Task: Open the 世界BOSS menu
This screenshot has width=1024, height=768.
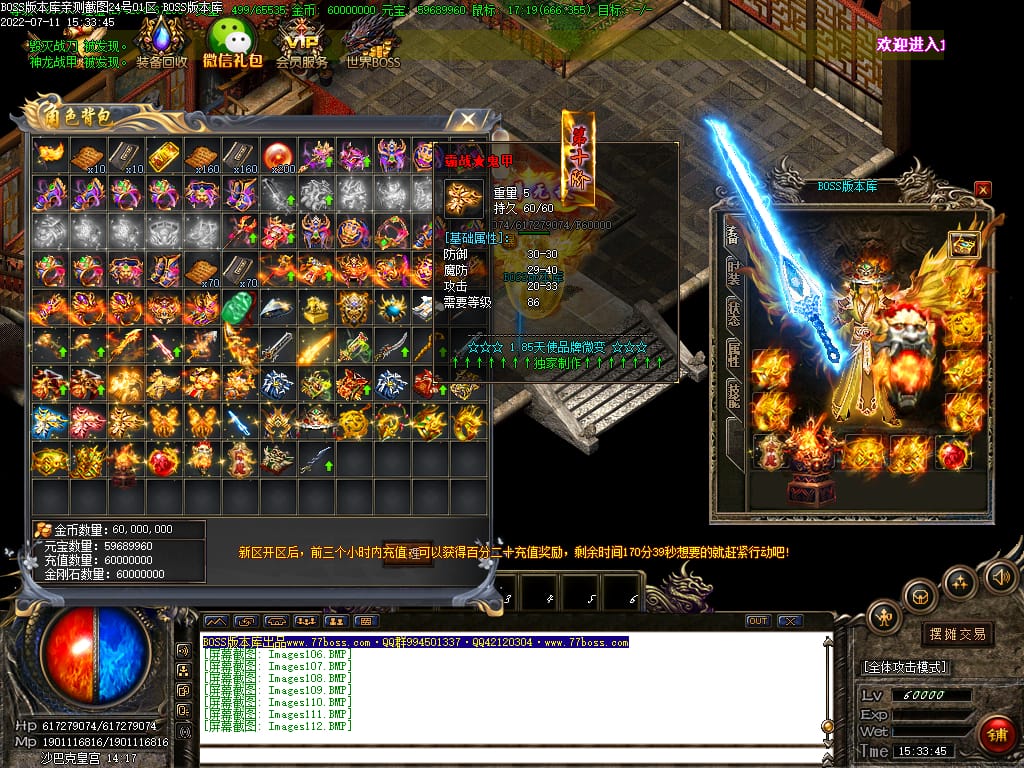Action: (373, 46)
